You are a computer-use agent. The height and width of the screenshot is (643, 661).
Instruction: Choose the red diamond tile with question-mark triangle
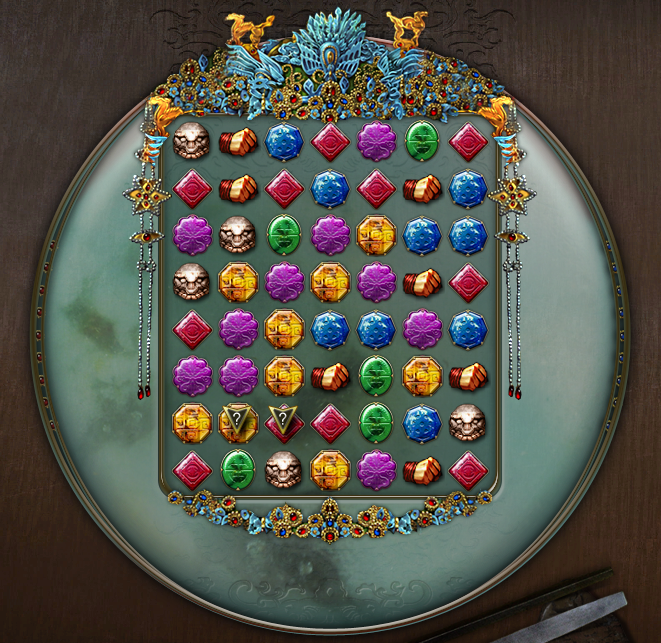[x=284, y=422]
